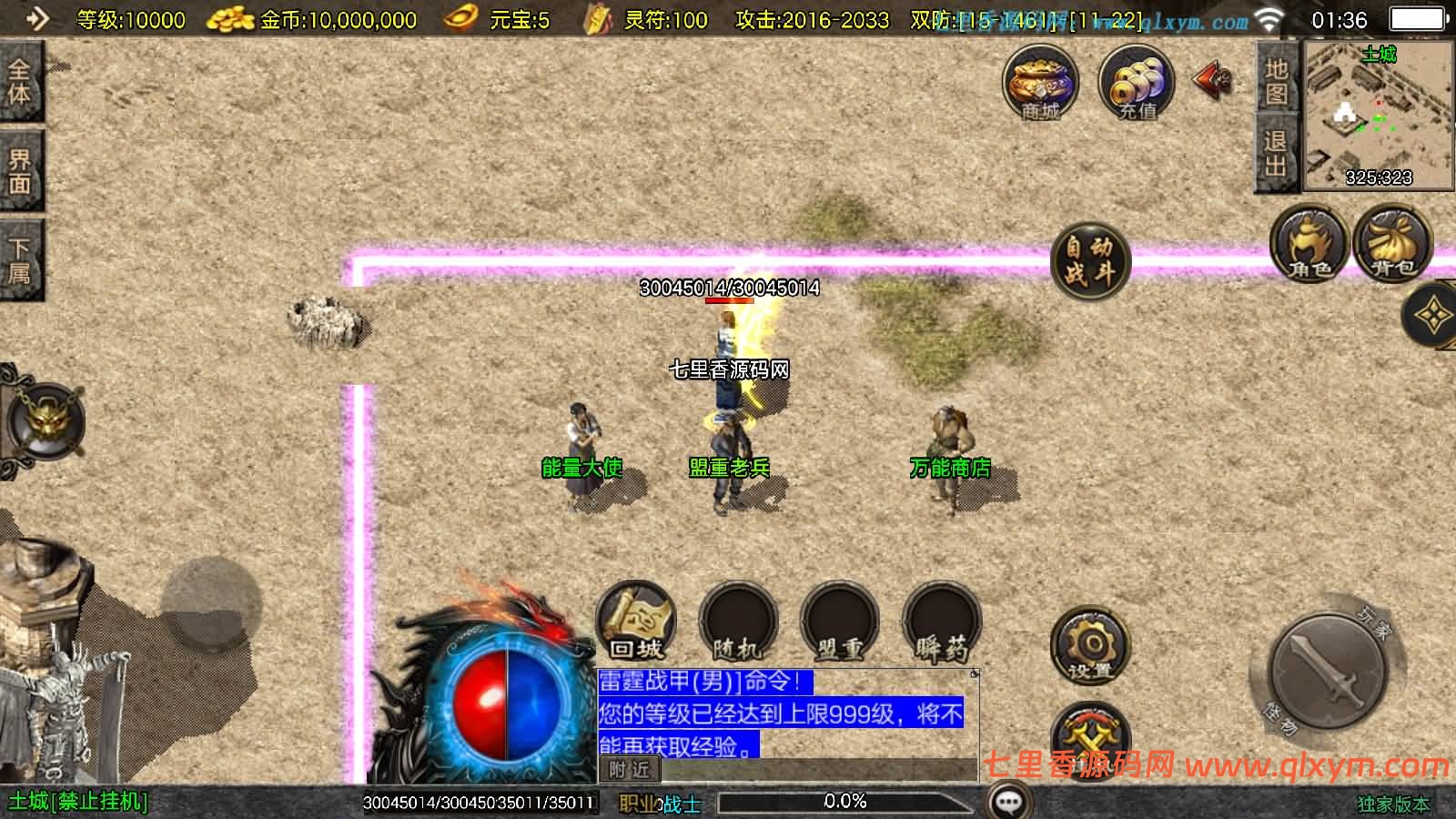Screen dimensions: 1456x819
Task: Open the 充值 recharge menu
Action: tap(1137, 83)
